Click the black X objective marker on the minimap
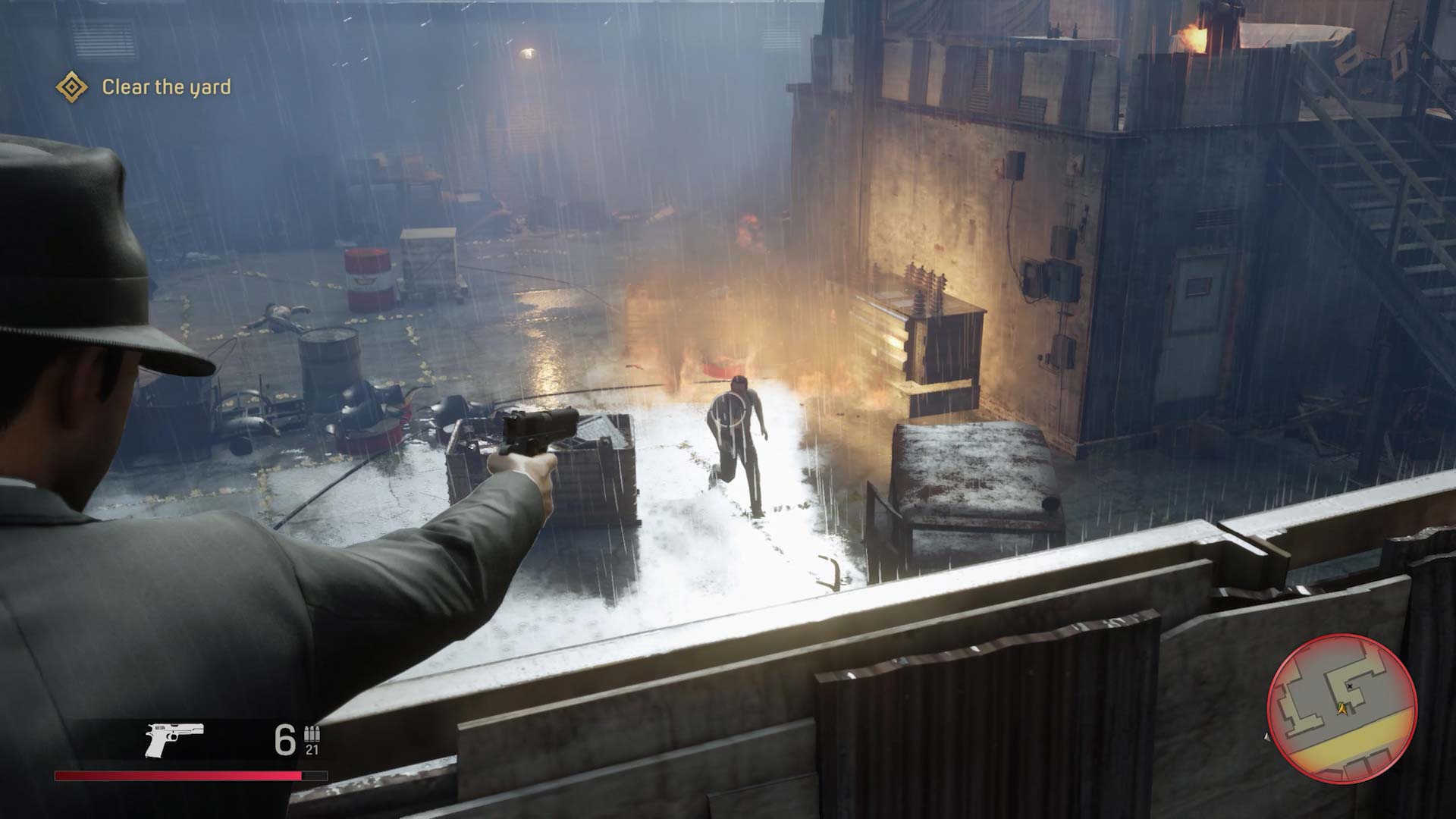Screen dimensions: 1456x819 coord(1350,687)
